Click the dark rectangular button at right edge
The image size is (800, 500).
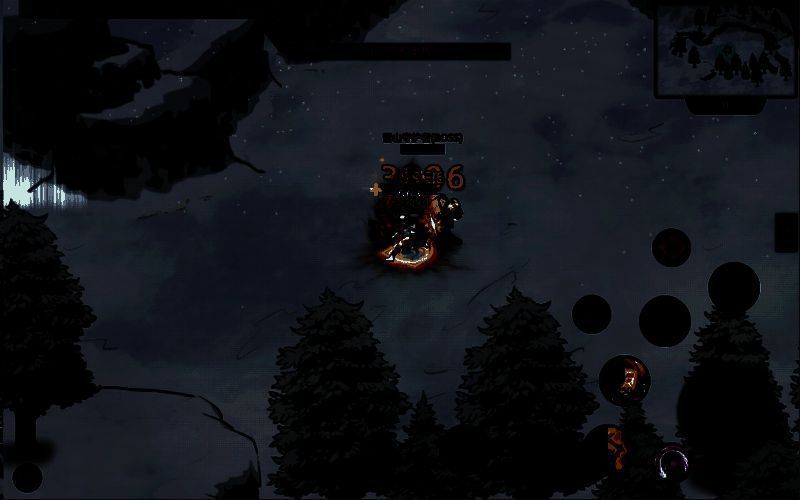[787, 233]
